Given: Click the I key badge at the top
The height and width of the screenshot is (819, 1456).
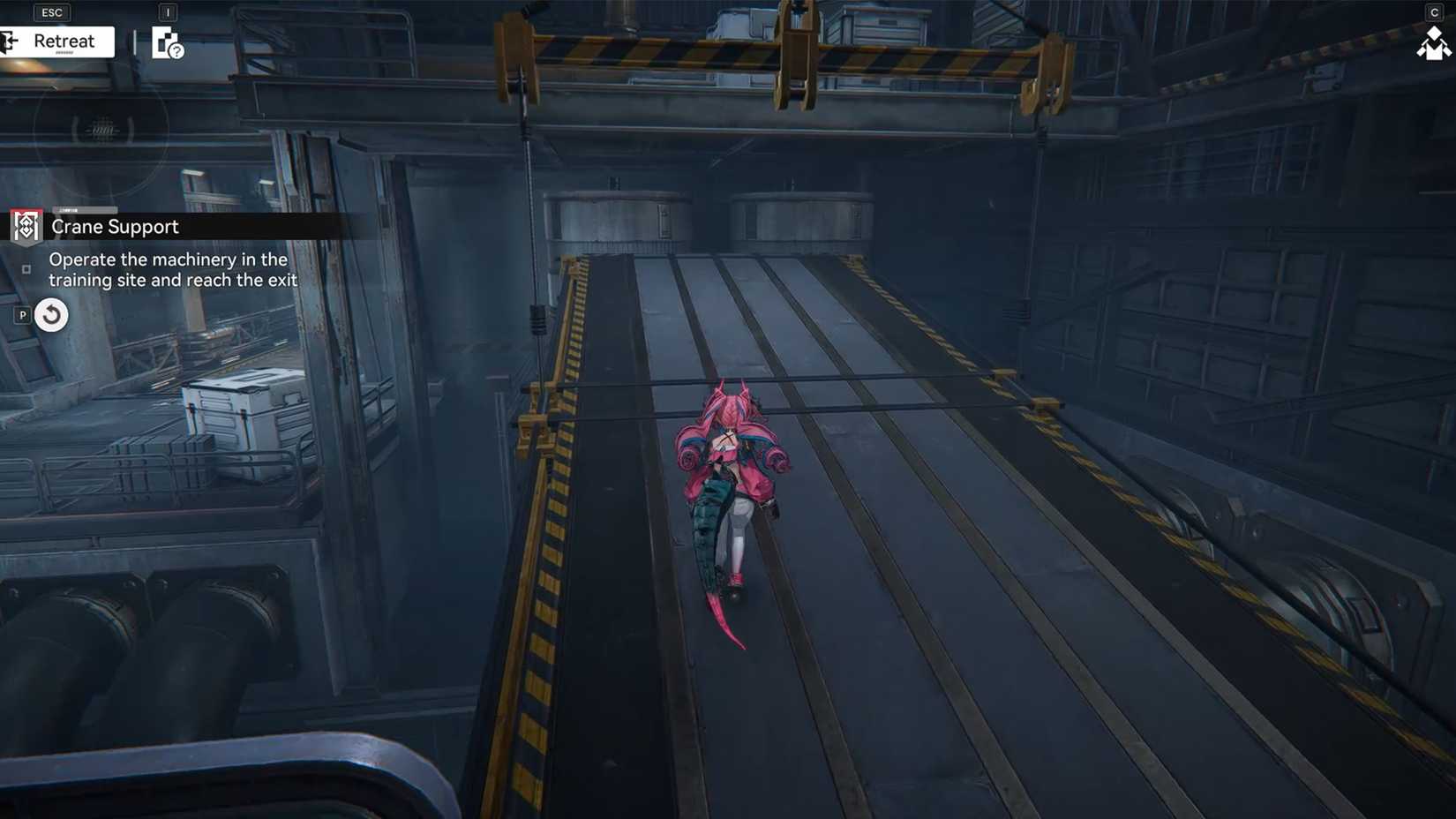Looking at the screenshot, I should point(168,12).
